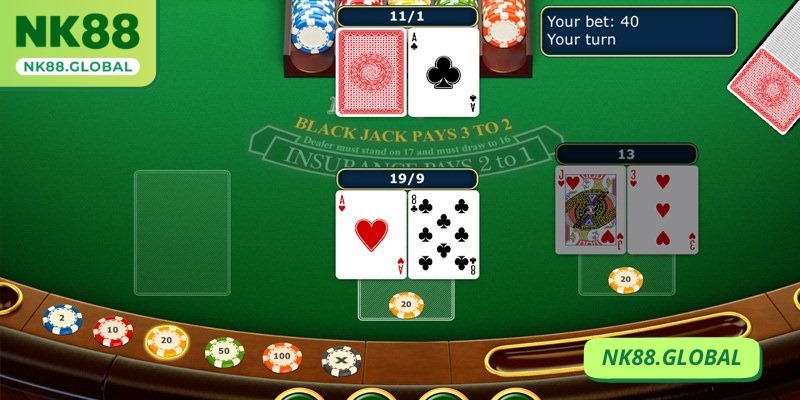Pick the orange 100 chip
Screen dimensions: 800x400
click(x=283, y=356)
